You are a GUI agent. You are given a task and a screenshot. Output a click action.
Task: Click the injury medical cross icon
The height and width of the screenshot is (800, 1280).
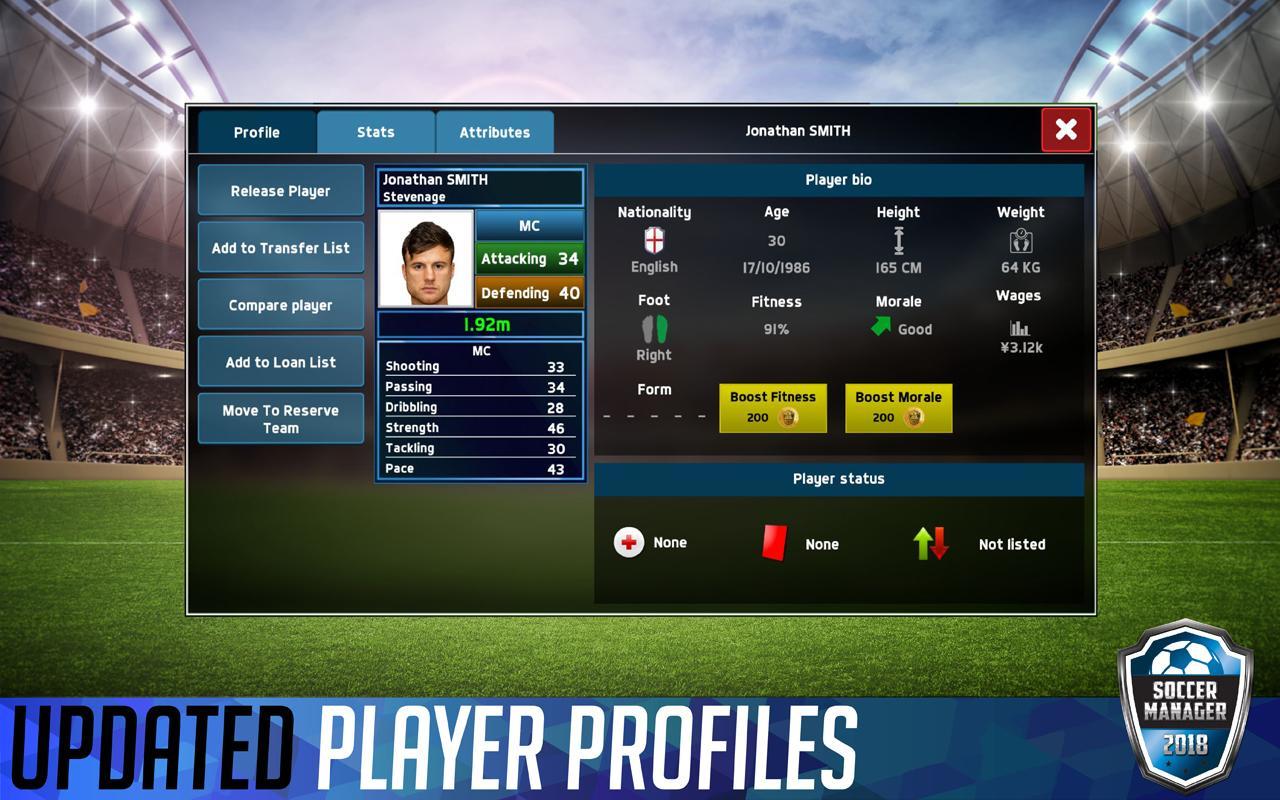point(629,543)
